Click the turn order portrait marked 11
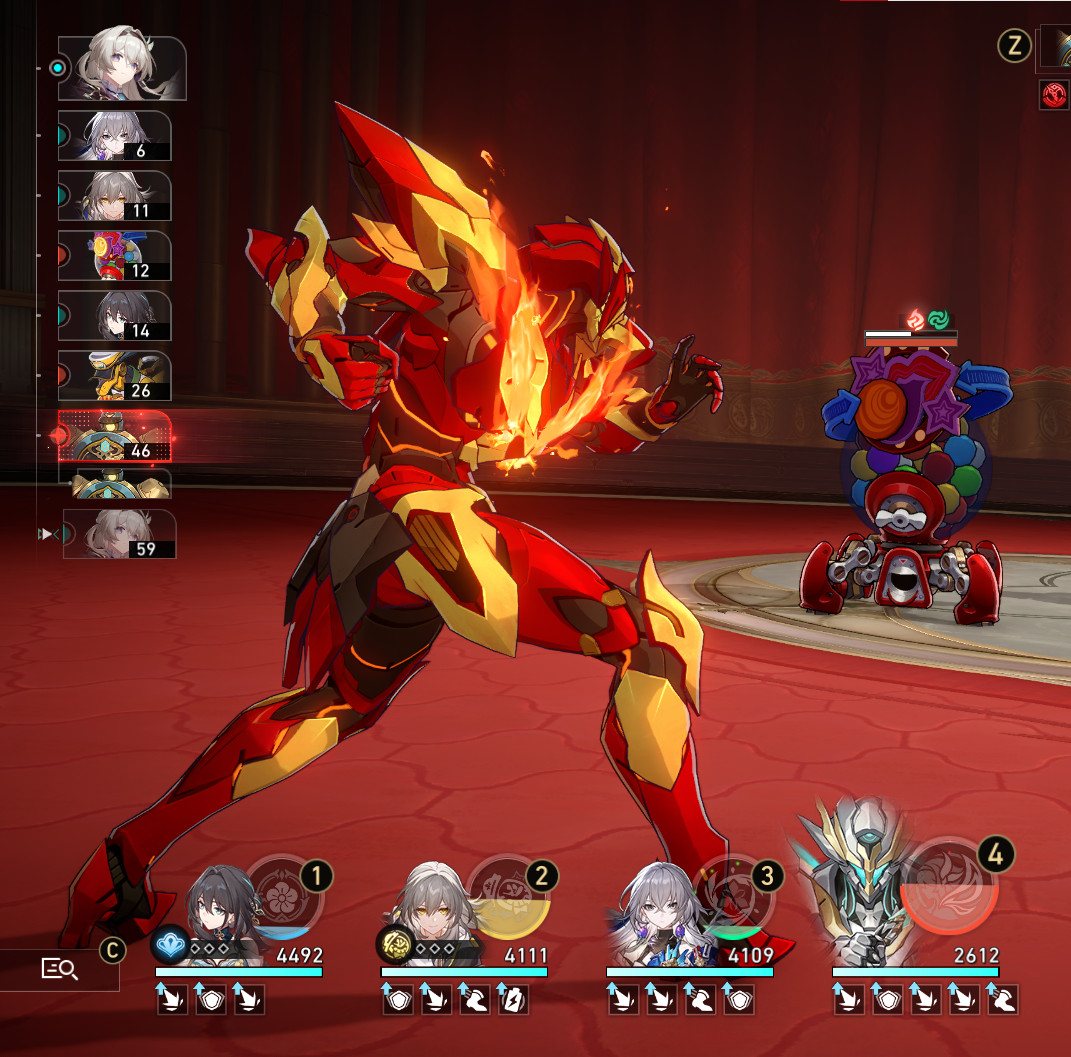The image size is (1071, 1057). [x=114, y=196]
